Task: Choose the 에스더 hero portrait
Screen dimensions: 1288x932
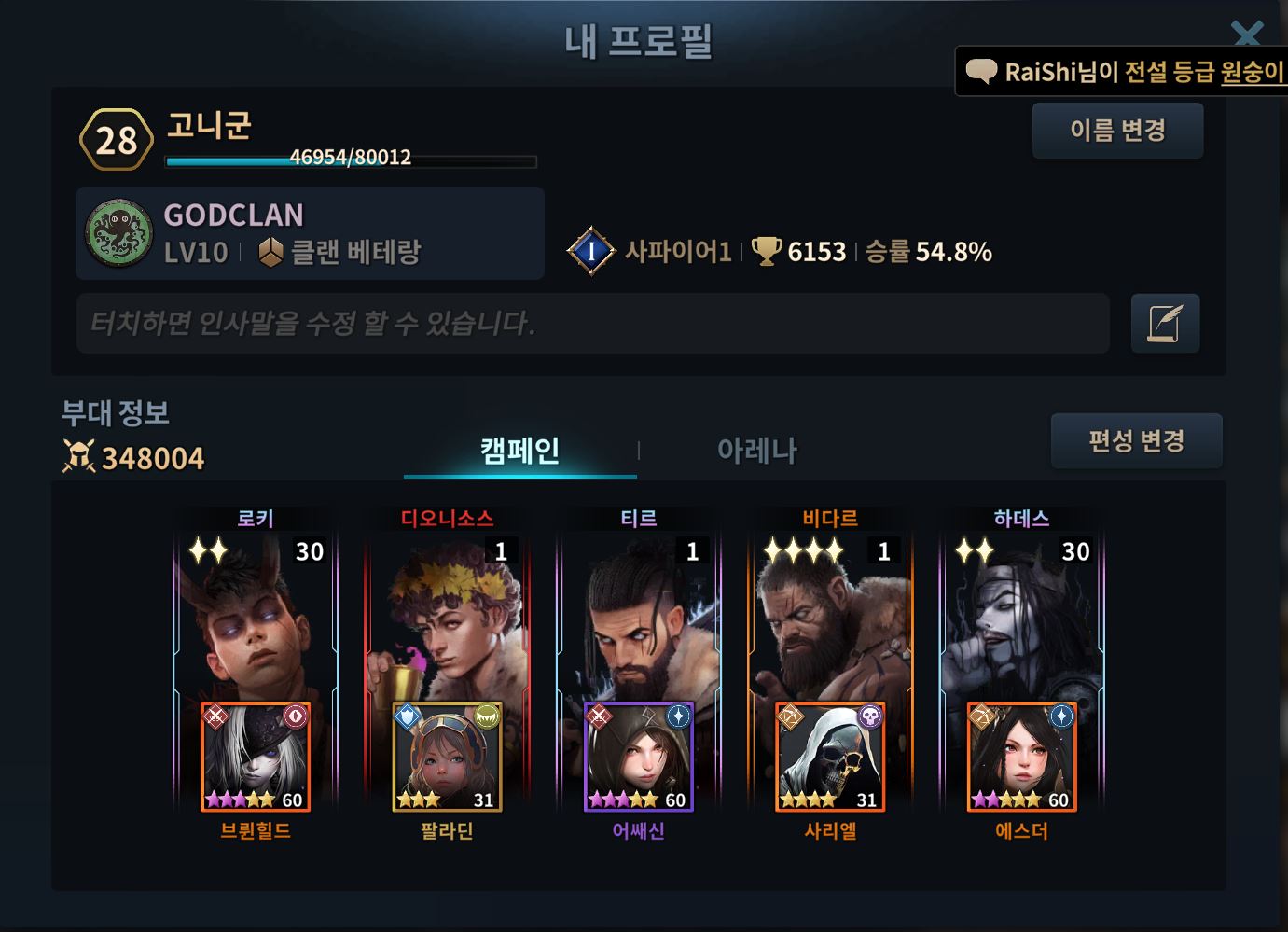Action: pyautogui.click(x=1022, y=758)
